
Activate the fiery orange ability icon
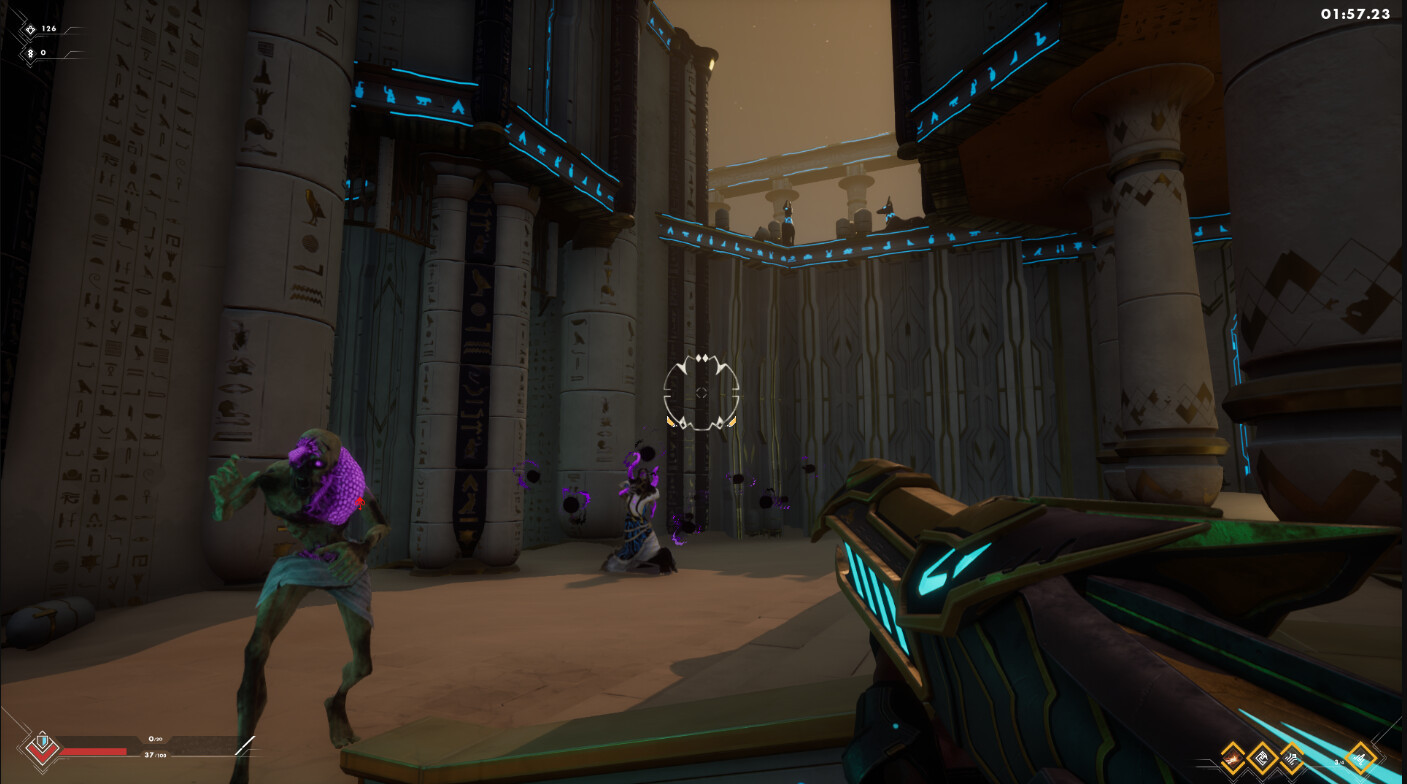click(x=1232, y=757)
